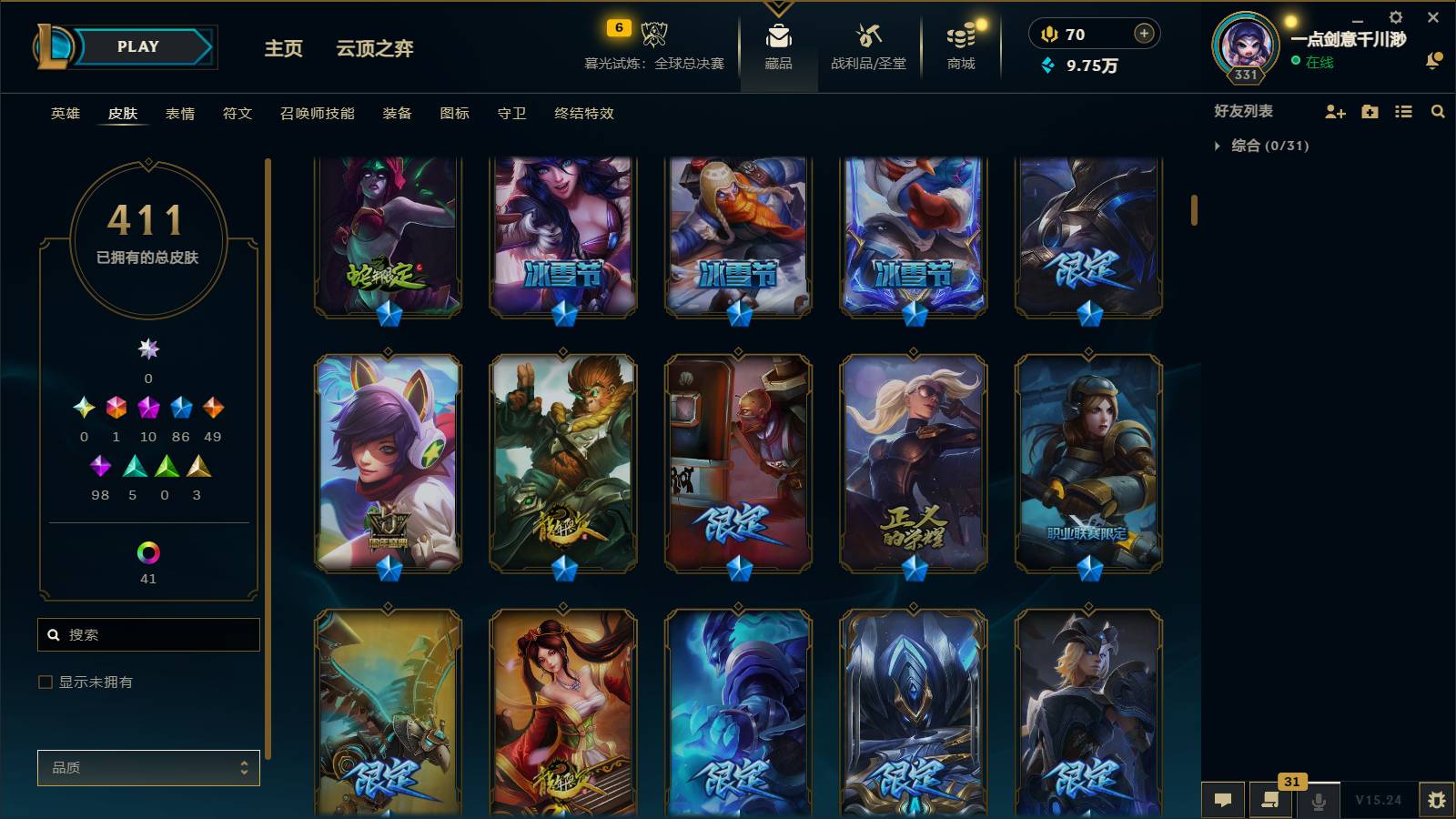Click the add friend icon

tap(1334, 112)
